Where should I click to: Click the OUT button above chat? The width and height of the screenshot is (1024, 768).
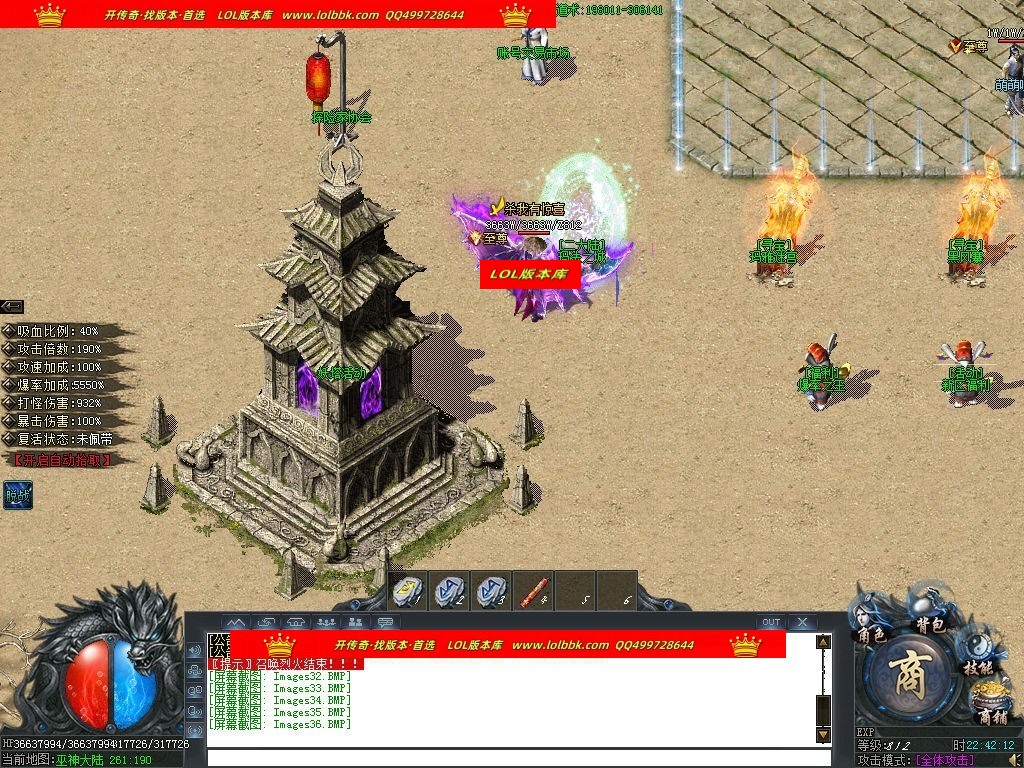click(x=770, y=622)
